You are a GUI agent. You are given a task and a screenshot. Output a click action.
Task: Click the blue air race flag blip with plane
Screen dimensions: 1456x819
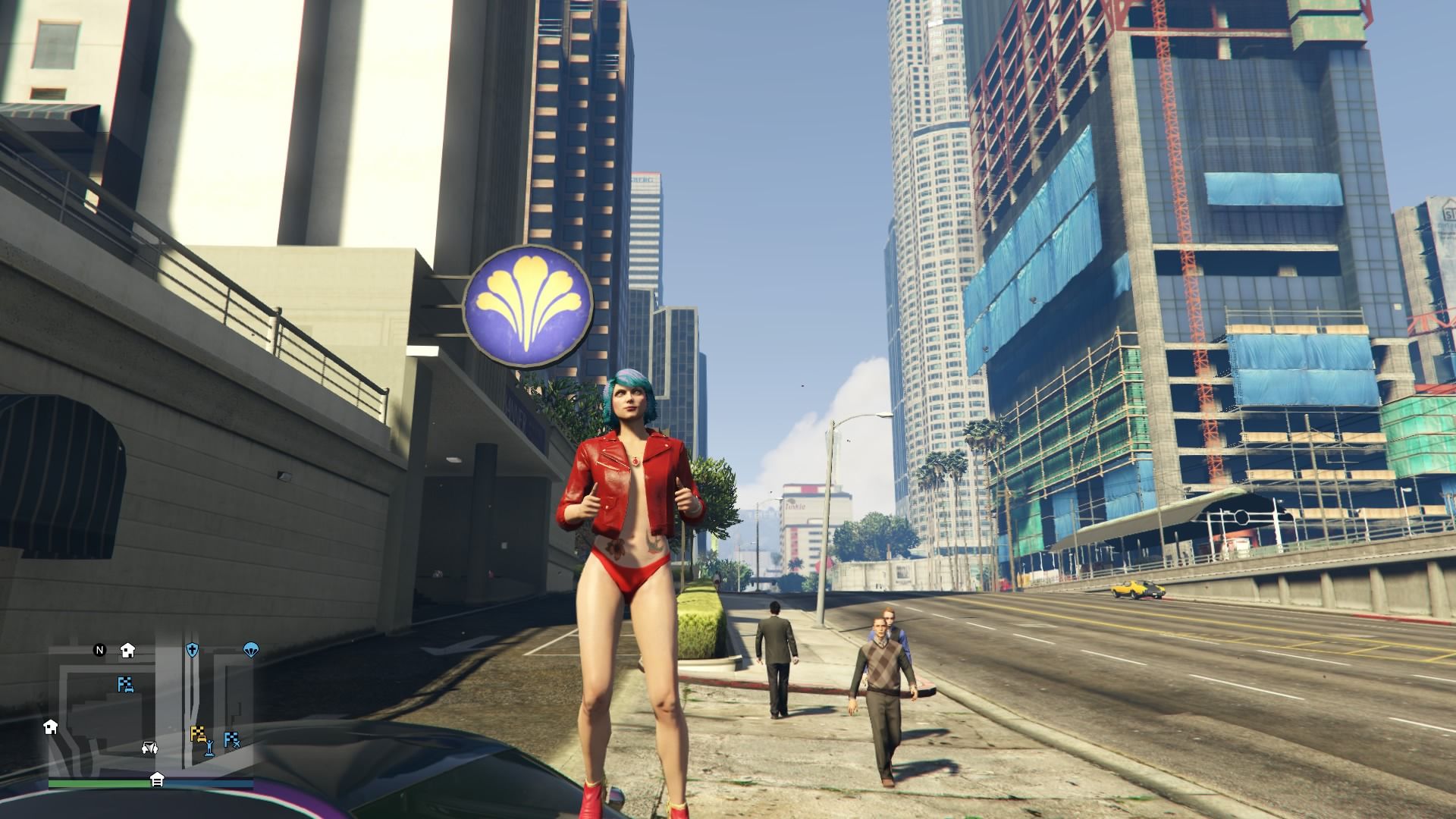[x=234, y=740]
